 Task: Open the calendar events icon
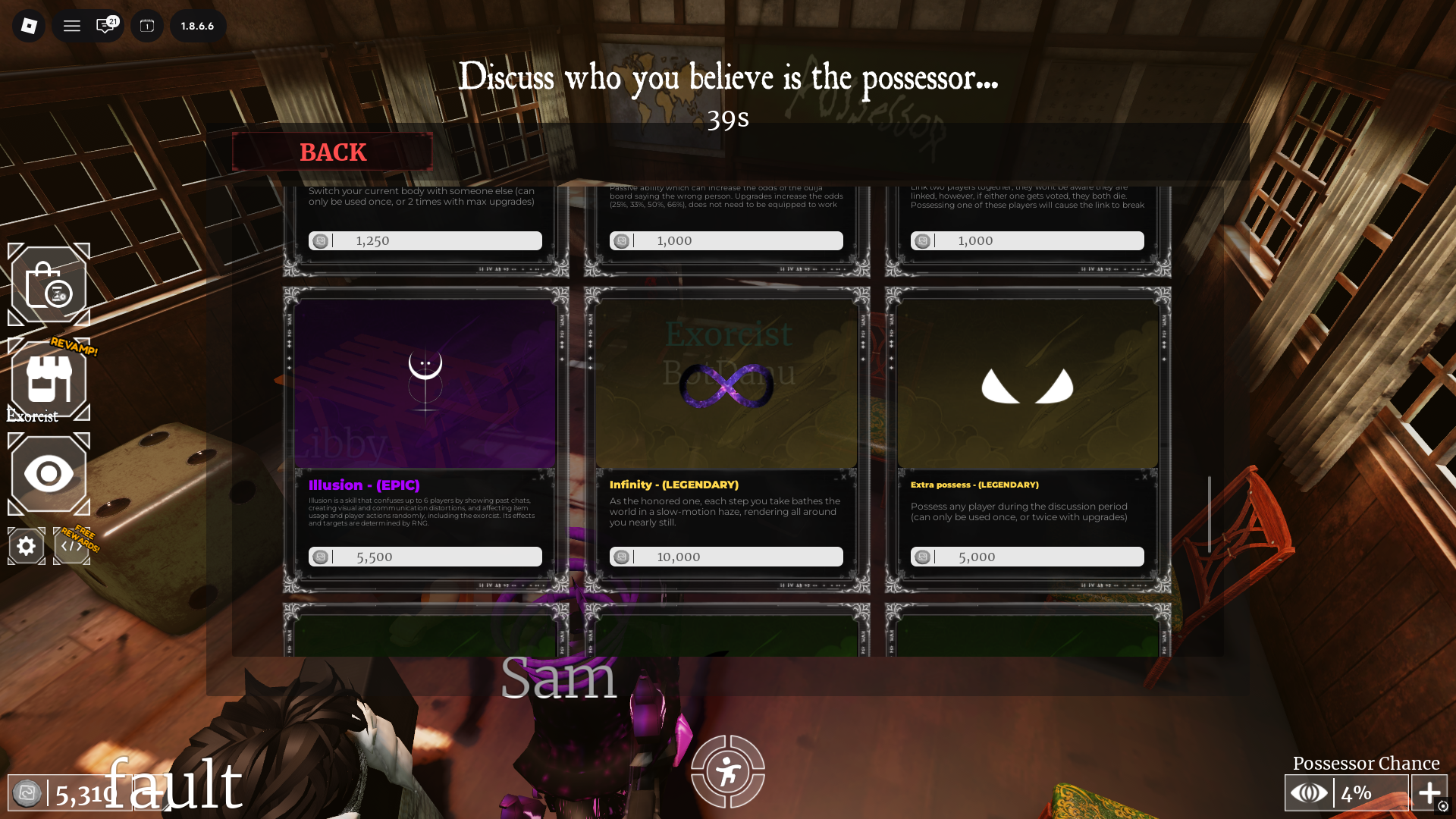point(146,25)
